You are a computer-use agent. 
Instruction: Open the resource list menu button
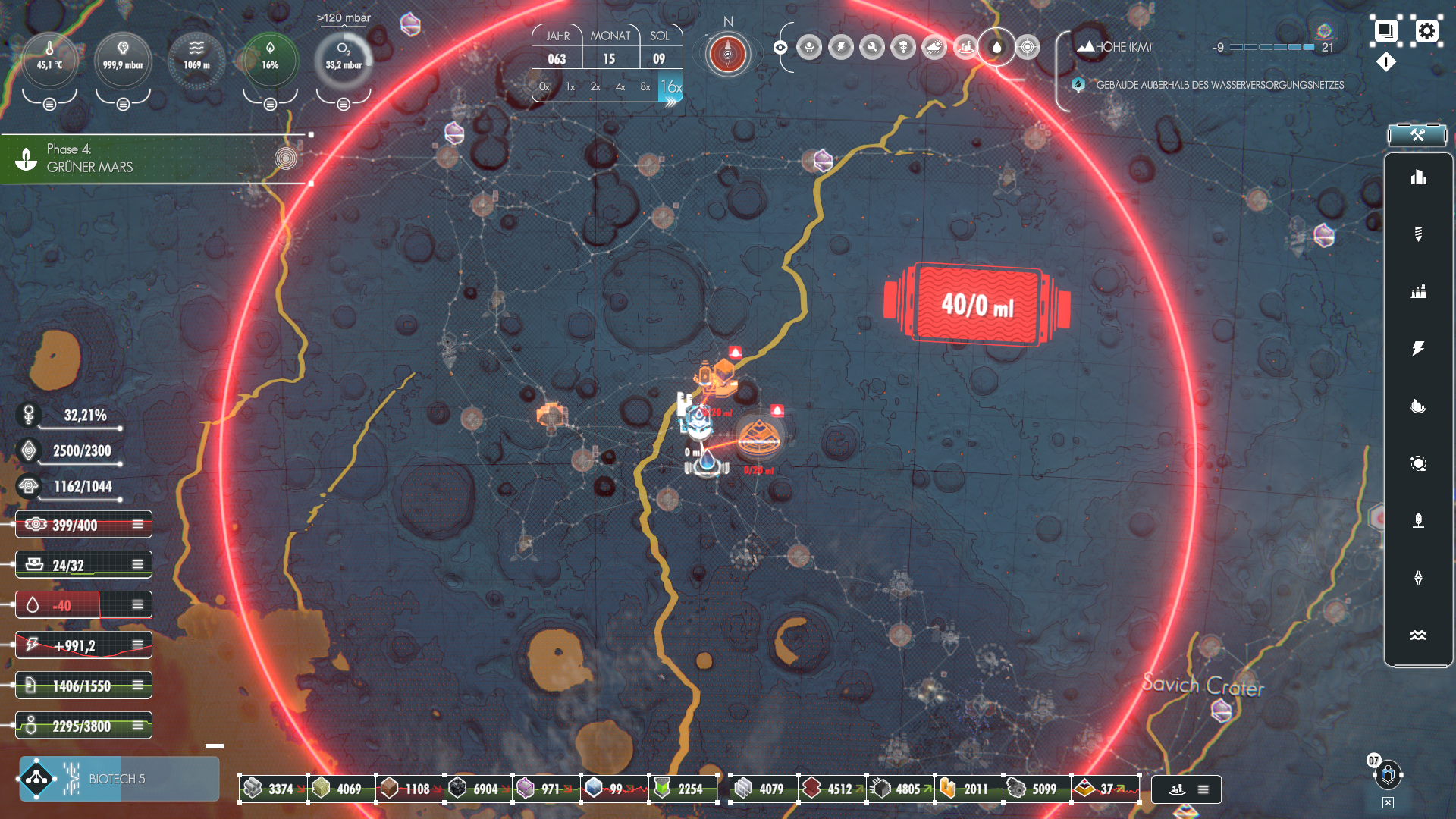click(x=1203, y=789)
